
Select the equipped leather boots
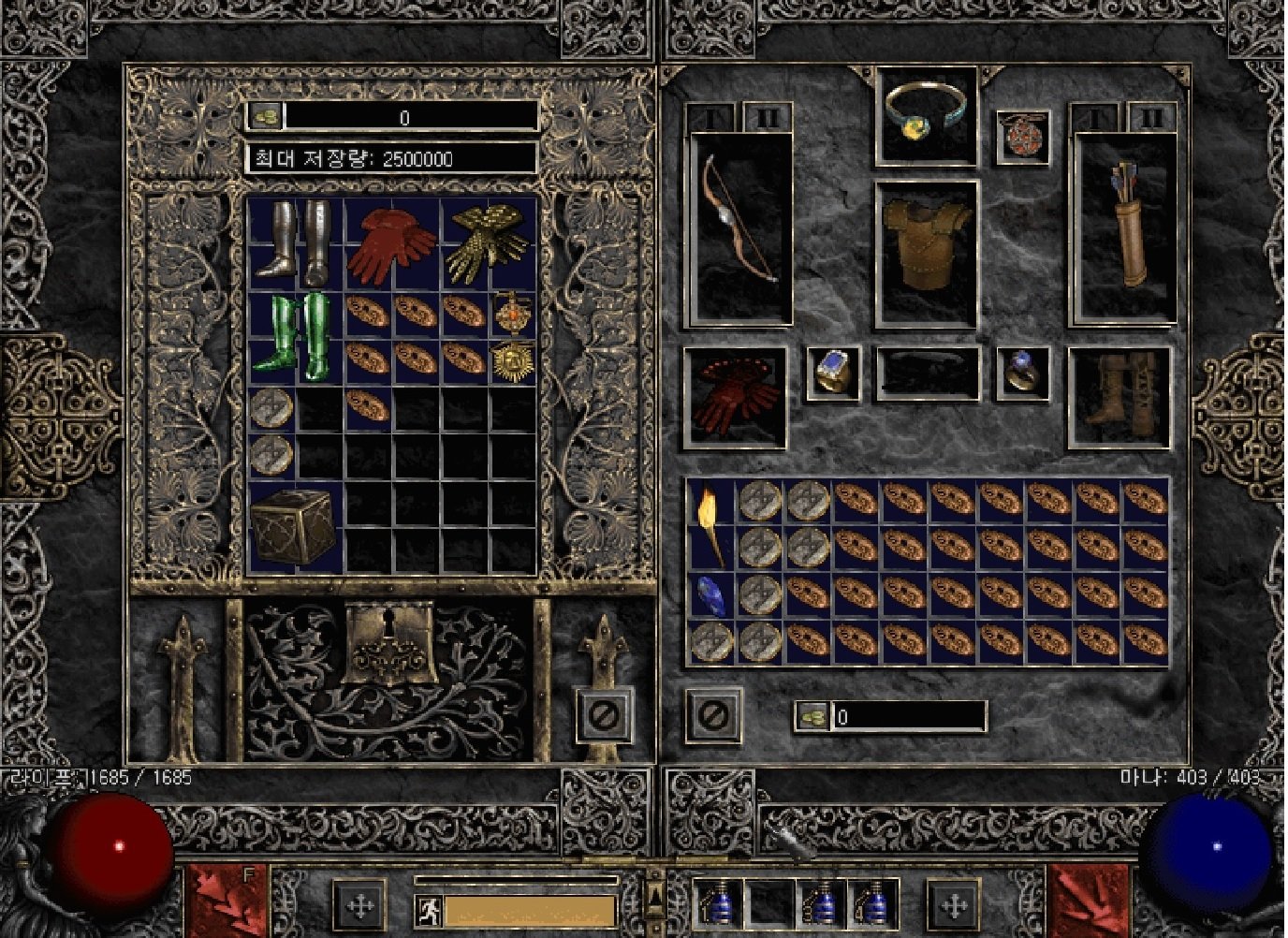pos(1120,398)
